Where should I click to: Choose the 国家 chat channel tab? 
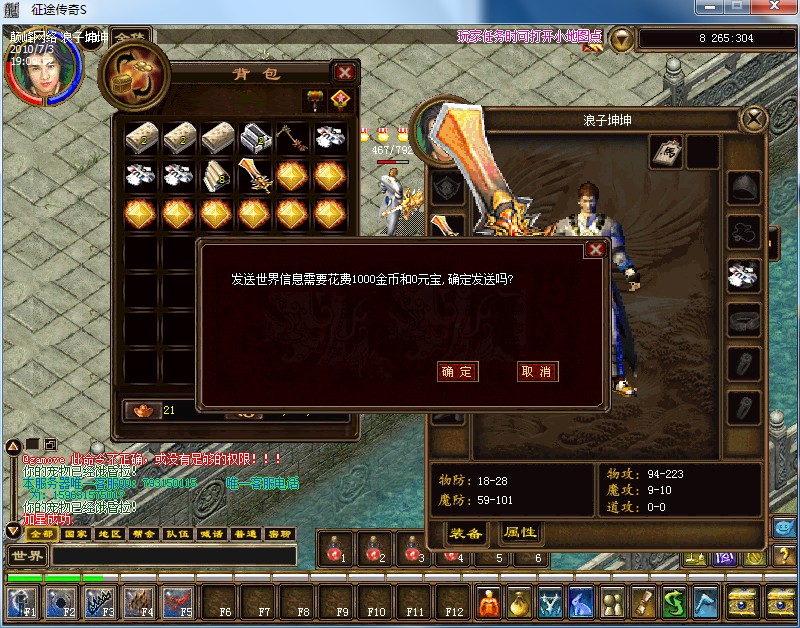coord(75,534)
